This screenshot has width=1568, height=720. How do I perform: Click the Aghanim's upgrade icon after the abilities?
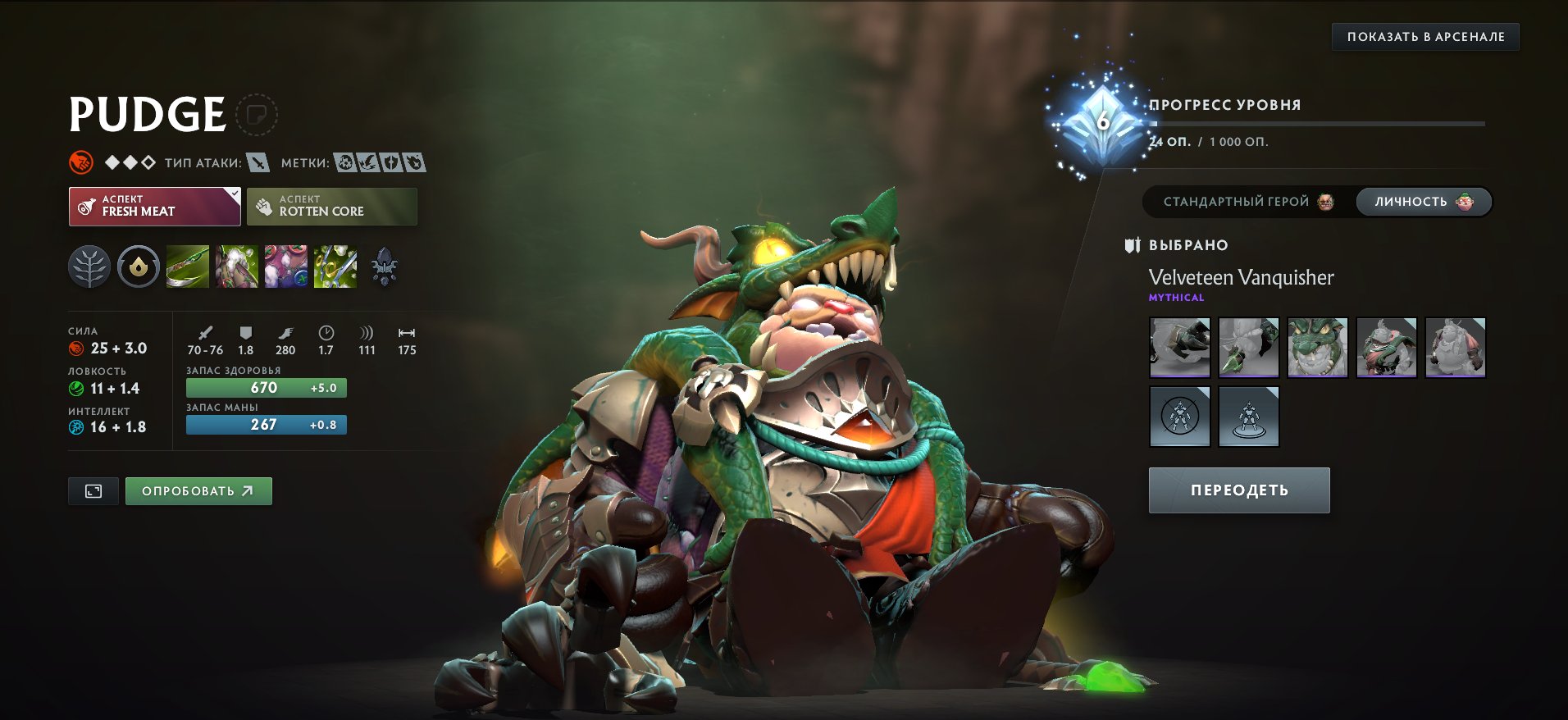(x=385, y=264)
